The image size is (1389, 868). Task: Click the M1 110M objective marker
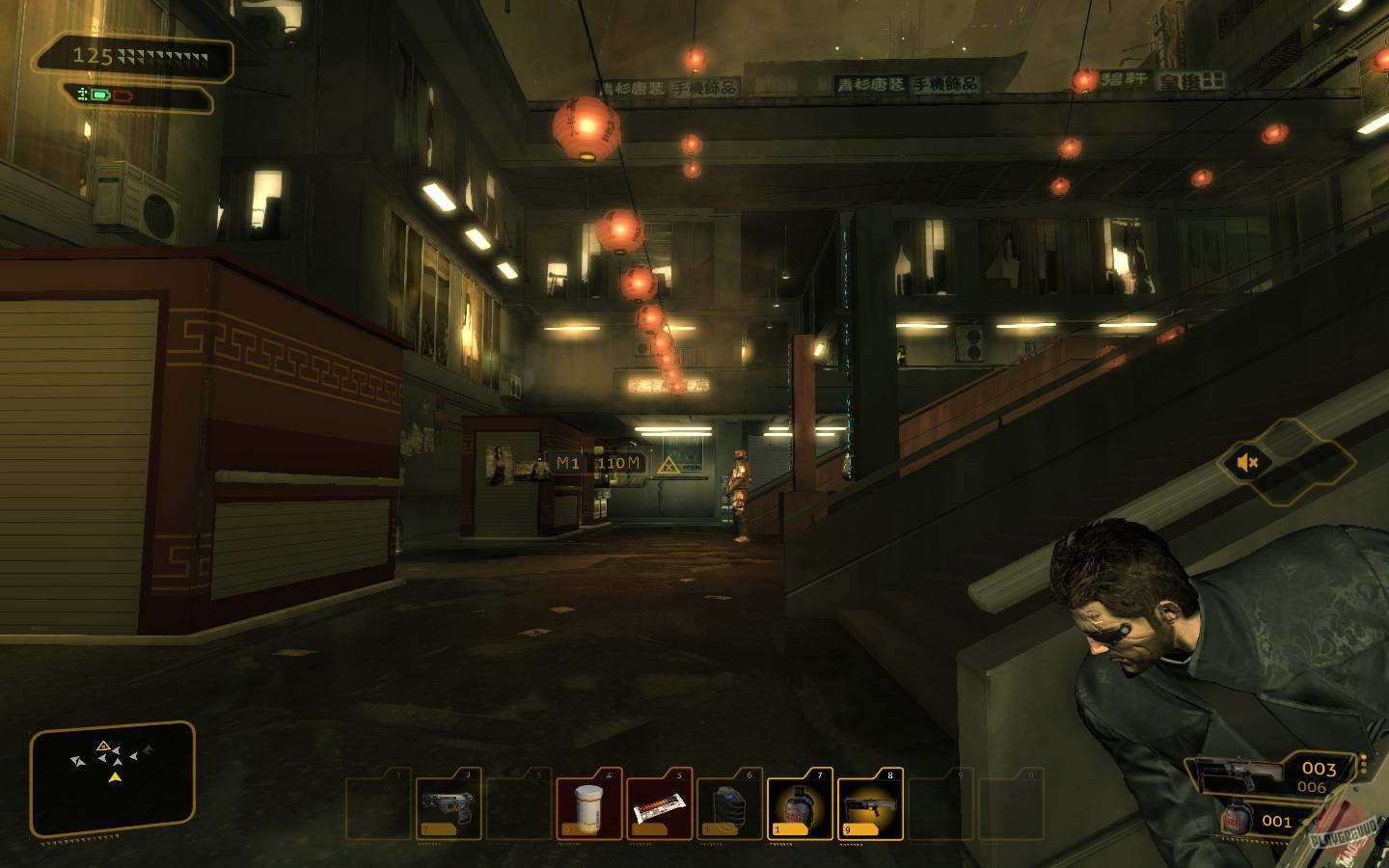click(x=597, y=463)
